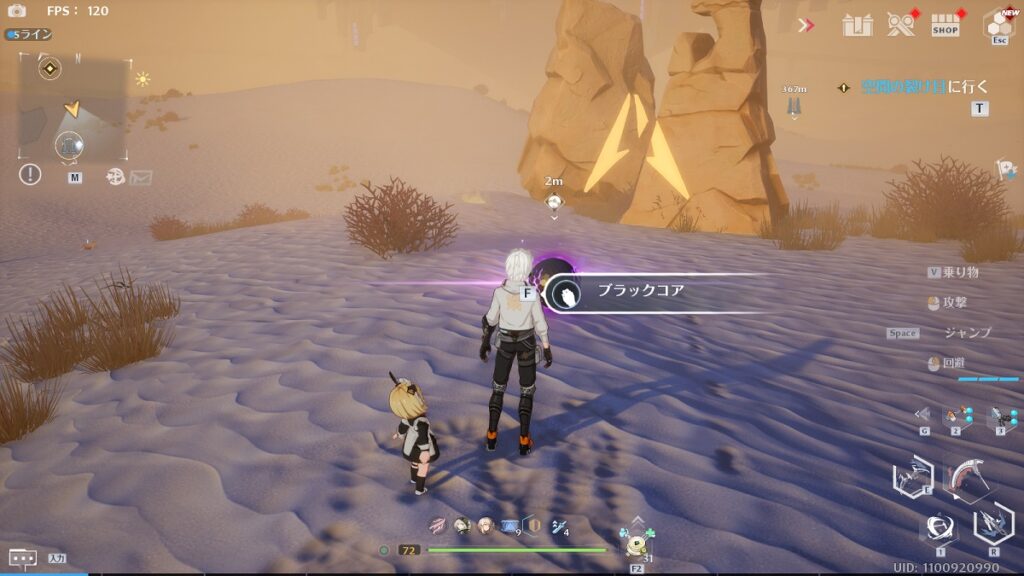
Task: Open the SHOP from the top bar
Action: [x=945, y=25]
